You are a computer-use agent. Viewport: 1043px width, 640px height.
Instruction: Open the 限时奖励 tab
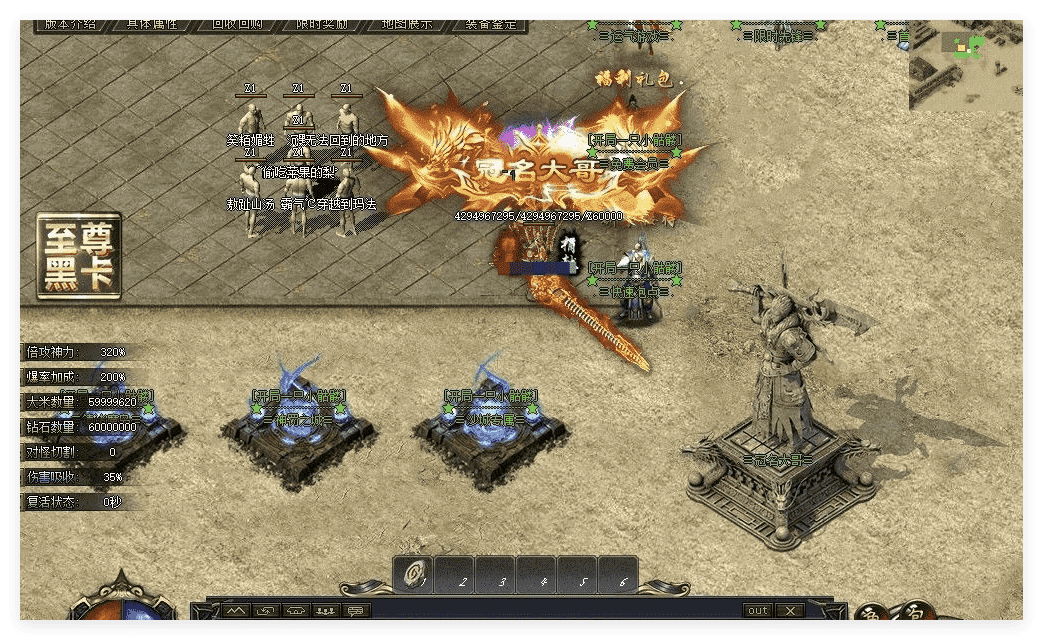(x=322, y=24)
